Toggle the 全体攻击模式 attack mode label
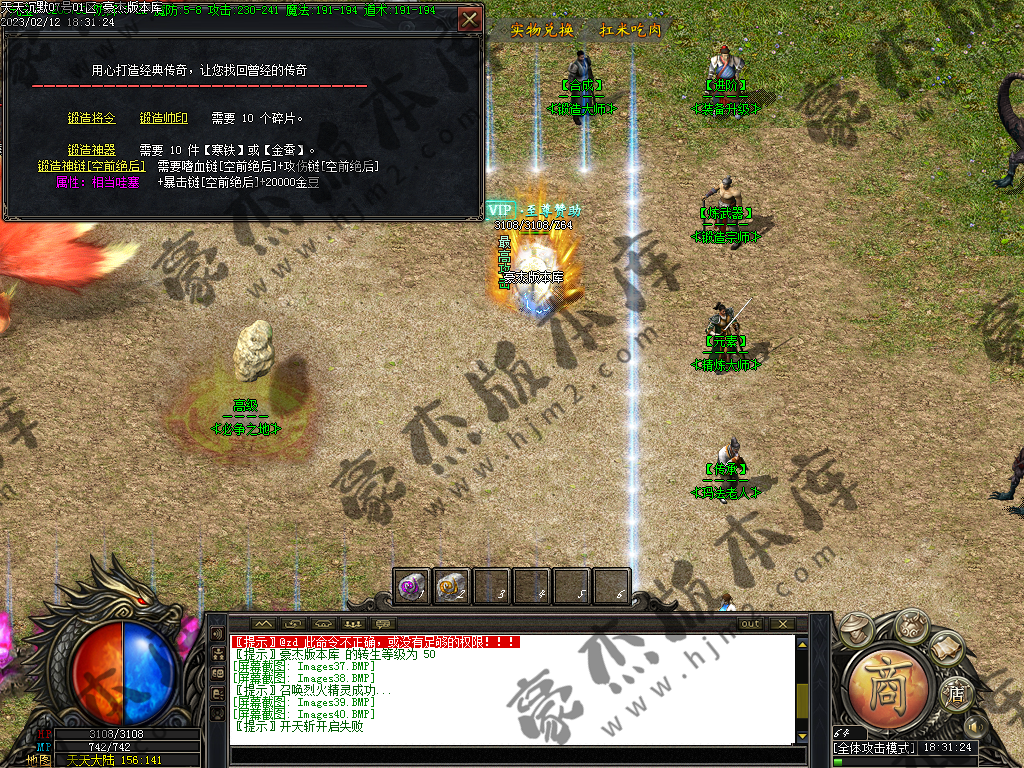Image resolution: width=1024 pixels, height=768 pixels. (870, 747)
